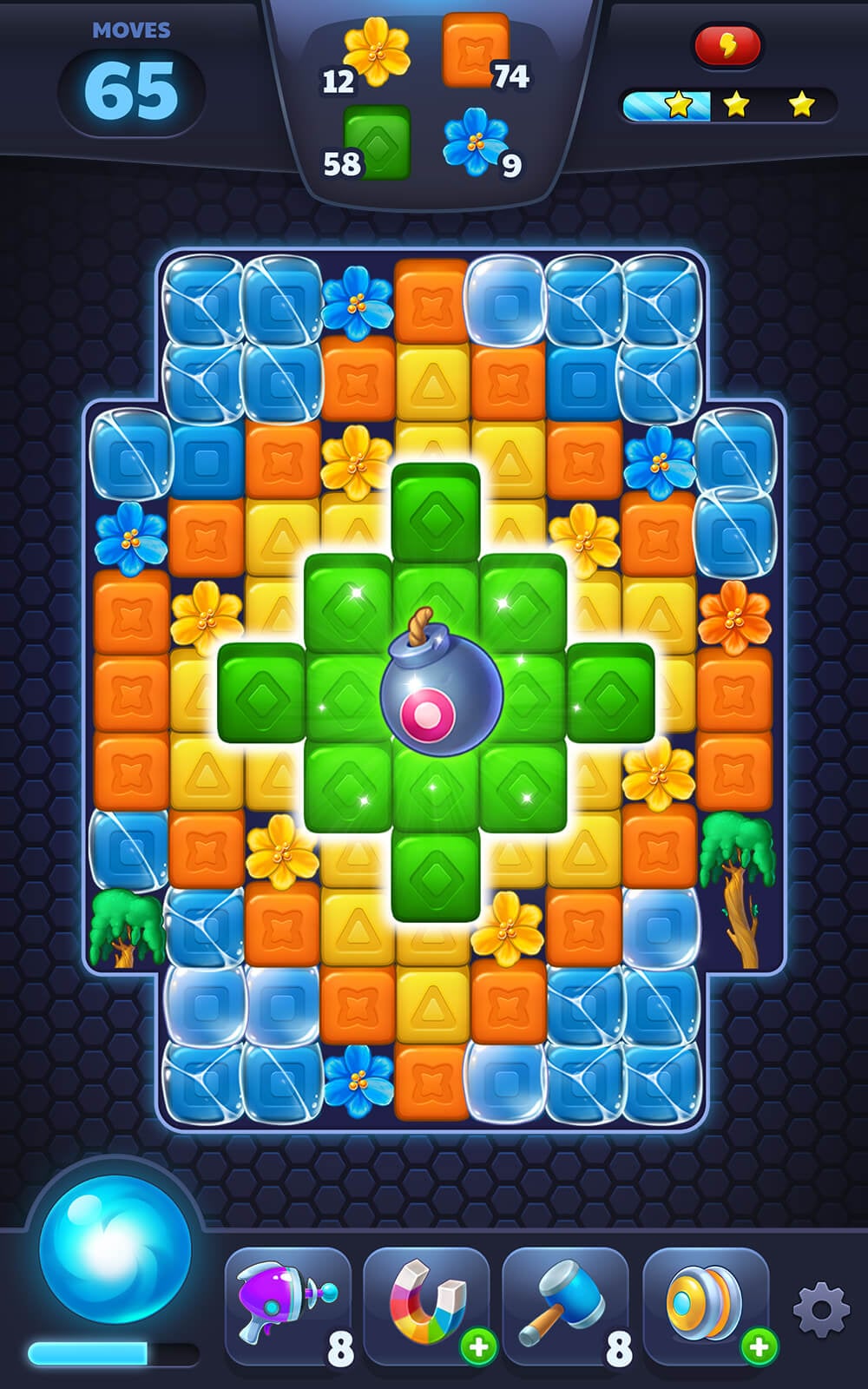Use the purple ray gun booster

[286, 1307]
